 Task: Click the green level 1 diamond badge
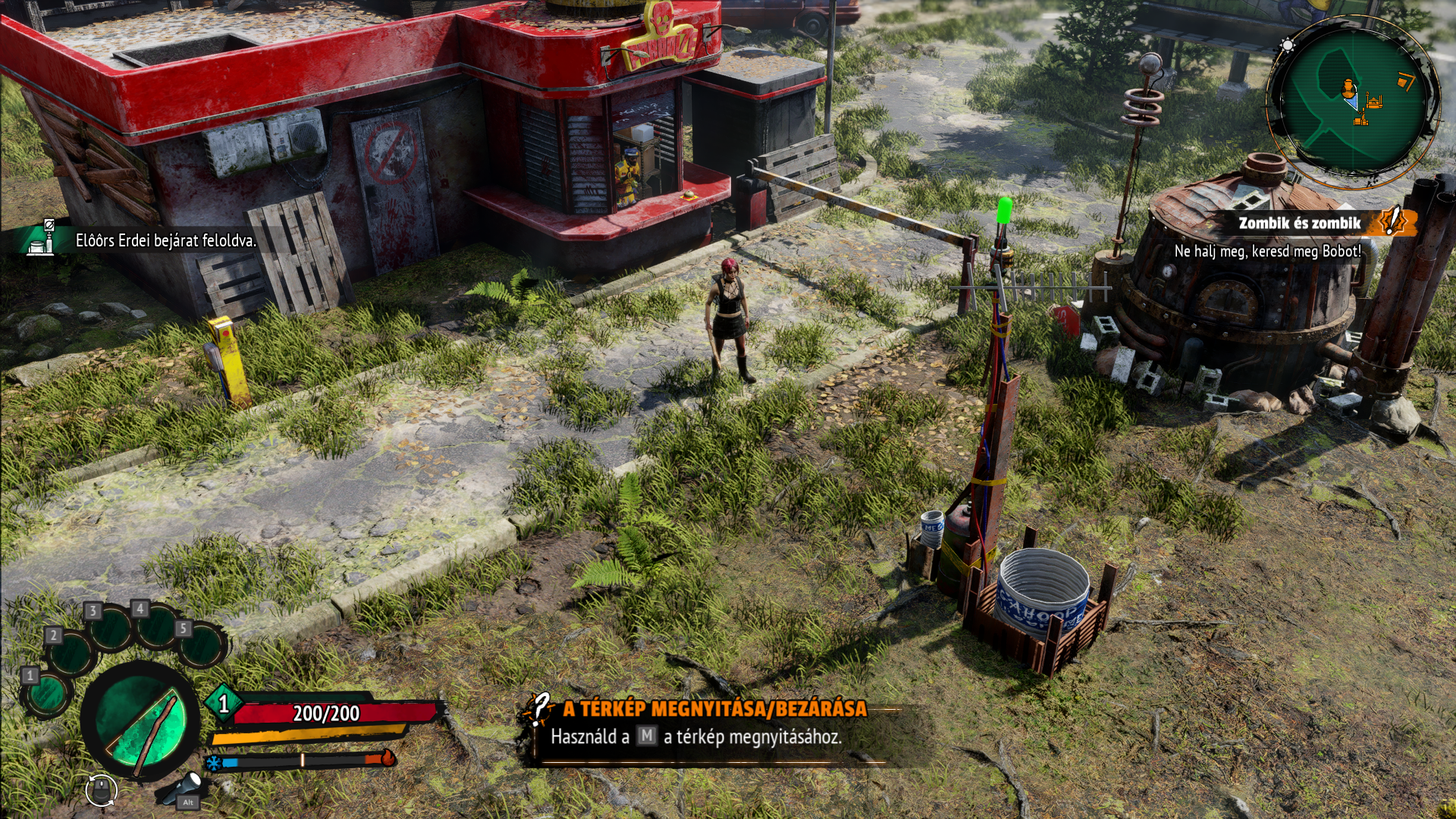click(224, 704)
